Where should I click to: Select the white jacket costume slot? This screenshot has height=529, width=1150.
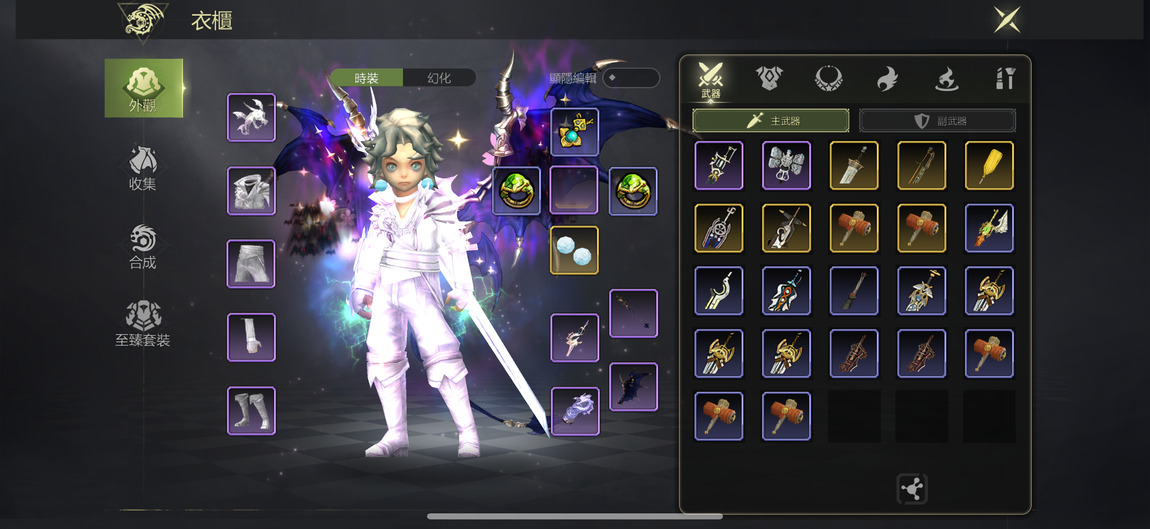pyautogui.click(x=251, y=191)
